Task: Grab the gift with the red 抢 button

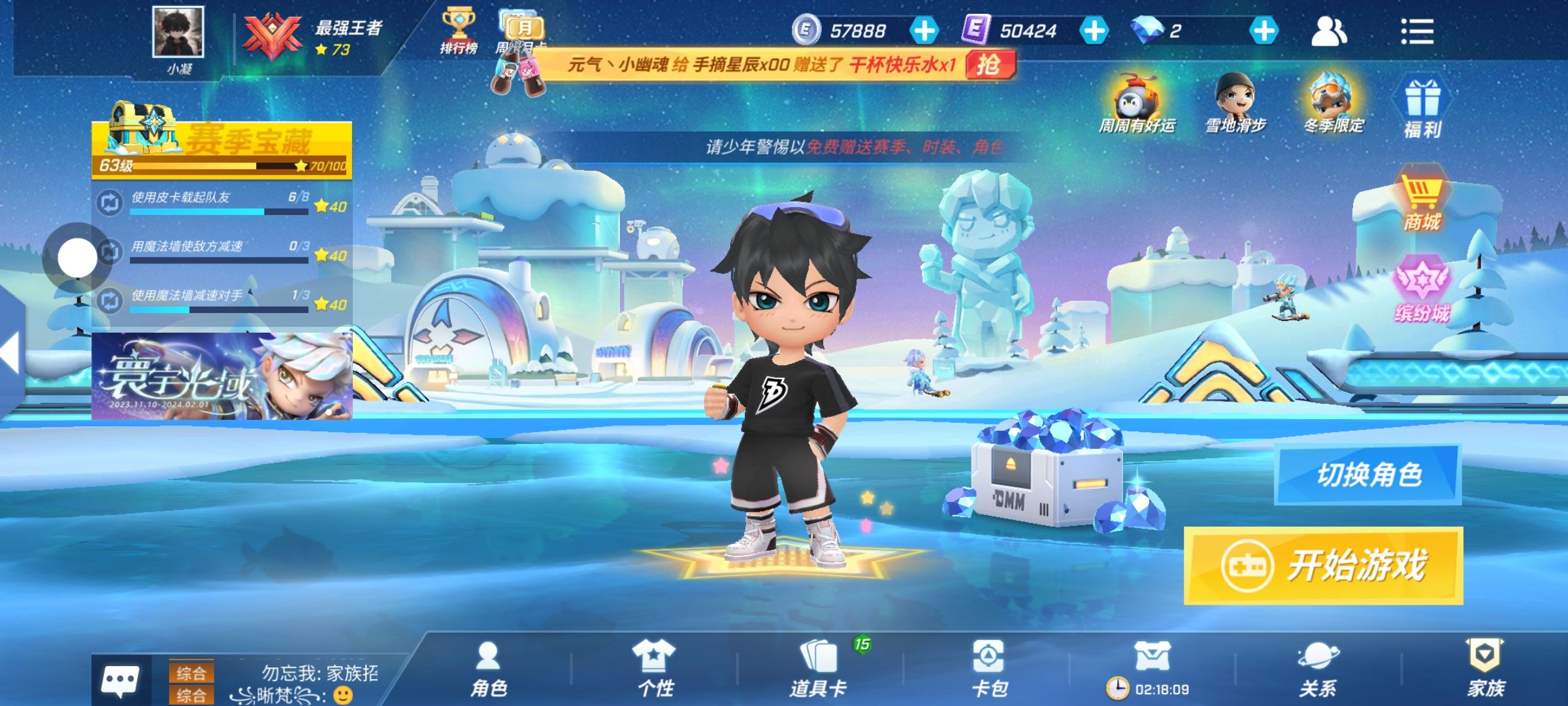Action: [989, 65]
